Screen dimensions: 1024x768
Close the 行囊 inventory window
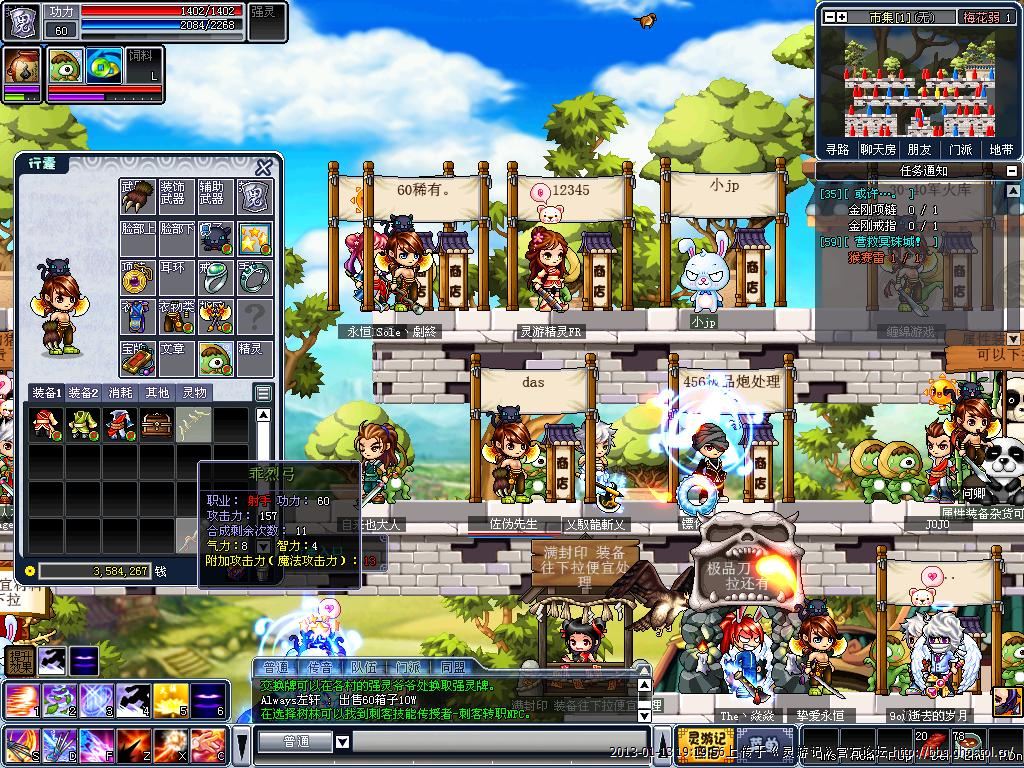click(x=264, y=168)
